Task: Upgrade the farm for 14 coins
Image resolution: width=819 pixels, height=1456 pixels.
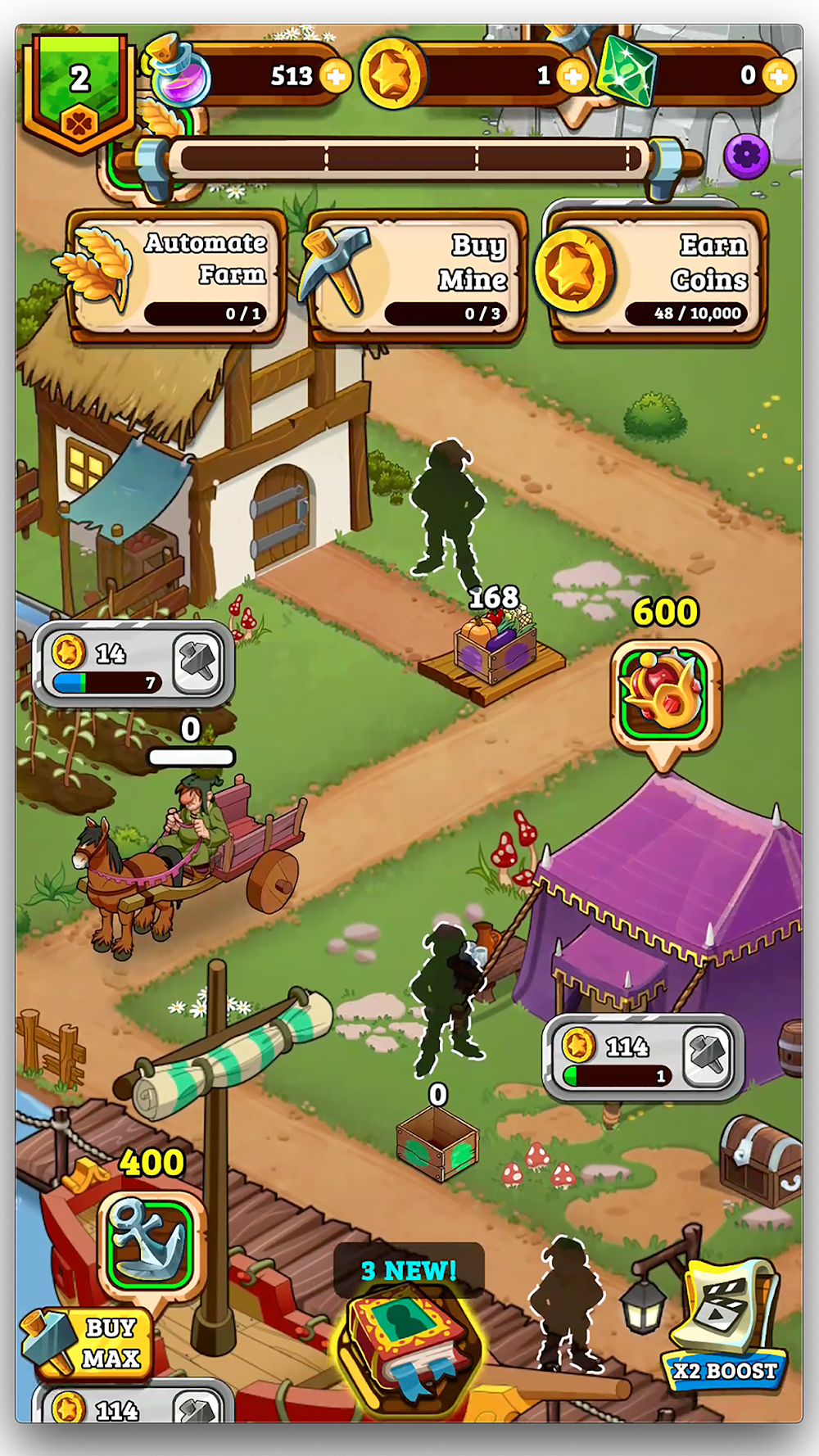Action: tap(197, 662)
